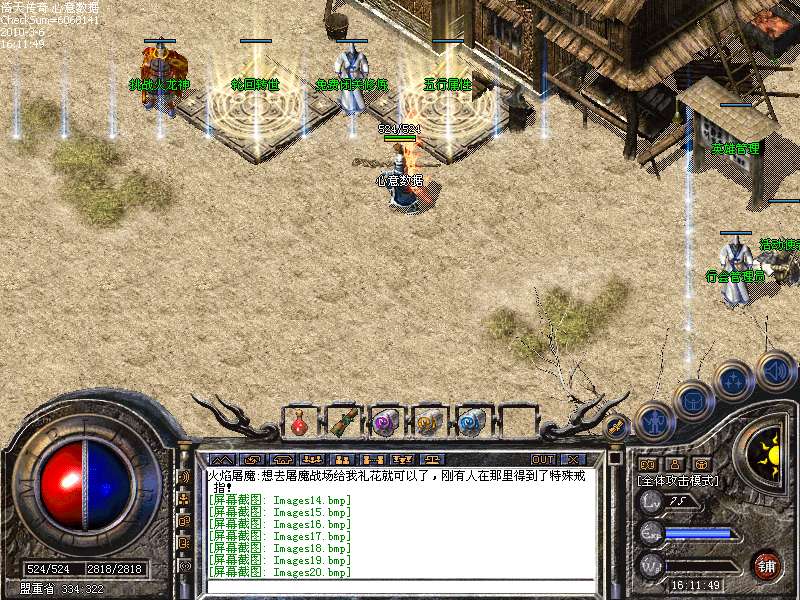Click the leftmost mountain-shaped chat toolbar button

click(x=219, y=460)
